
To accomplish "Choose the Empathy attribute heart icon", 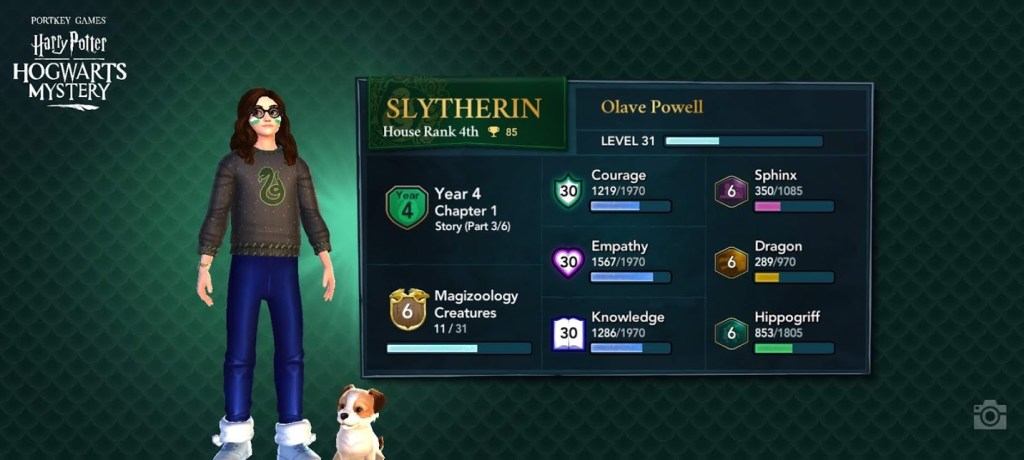I will 568,262.
